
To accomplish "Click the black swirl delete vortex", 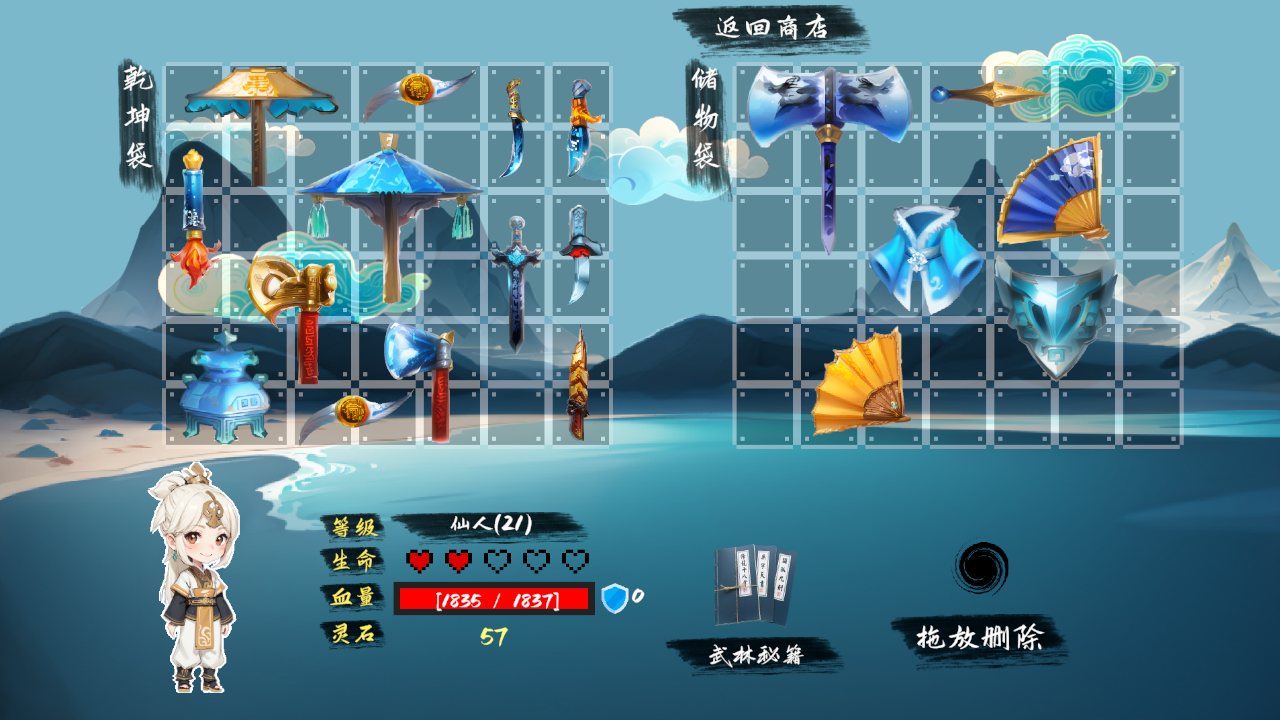I will (x=980, y=568).
